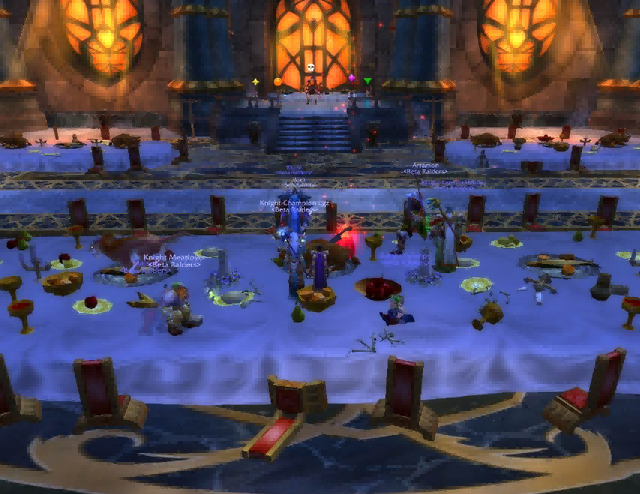Select the skull raid target marker
This screenshot has height=494, width=640.
[311, 70]
